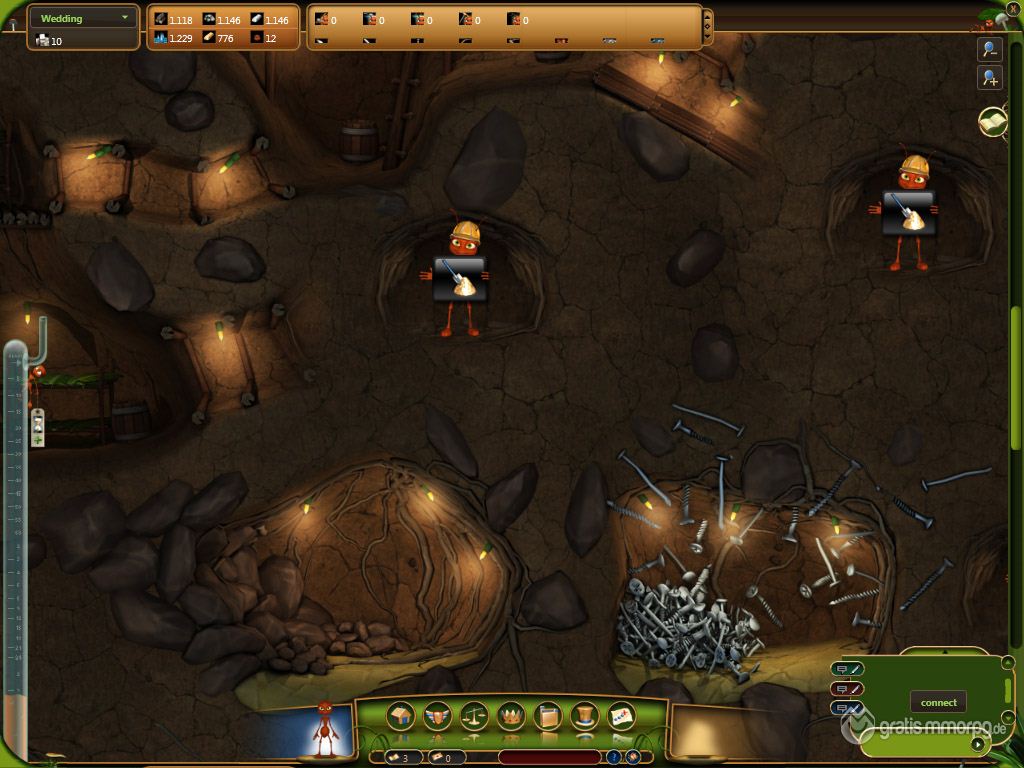Open the book icon on the right edge
Screen dimensions: 1024x768
click(x=991, y=122)
